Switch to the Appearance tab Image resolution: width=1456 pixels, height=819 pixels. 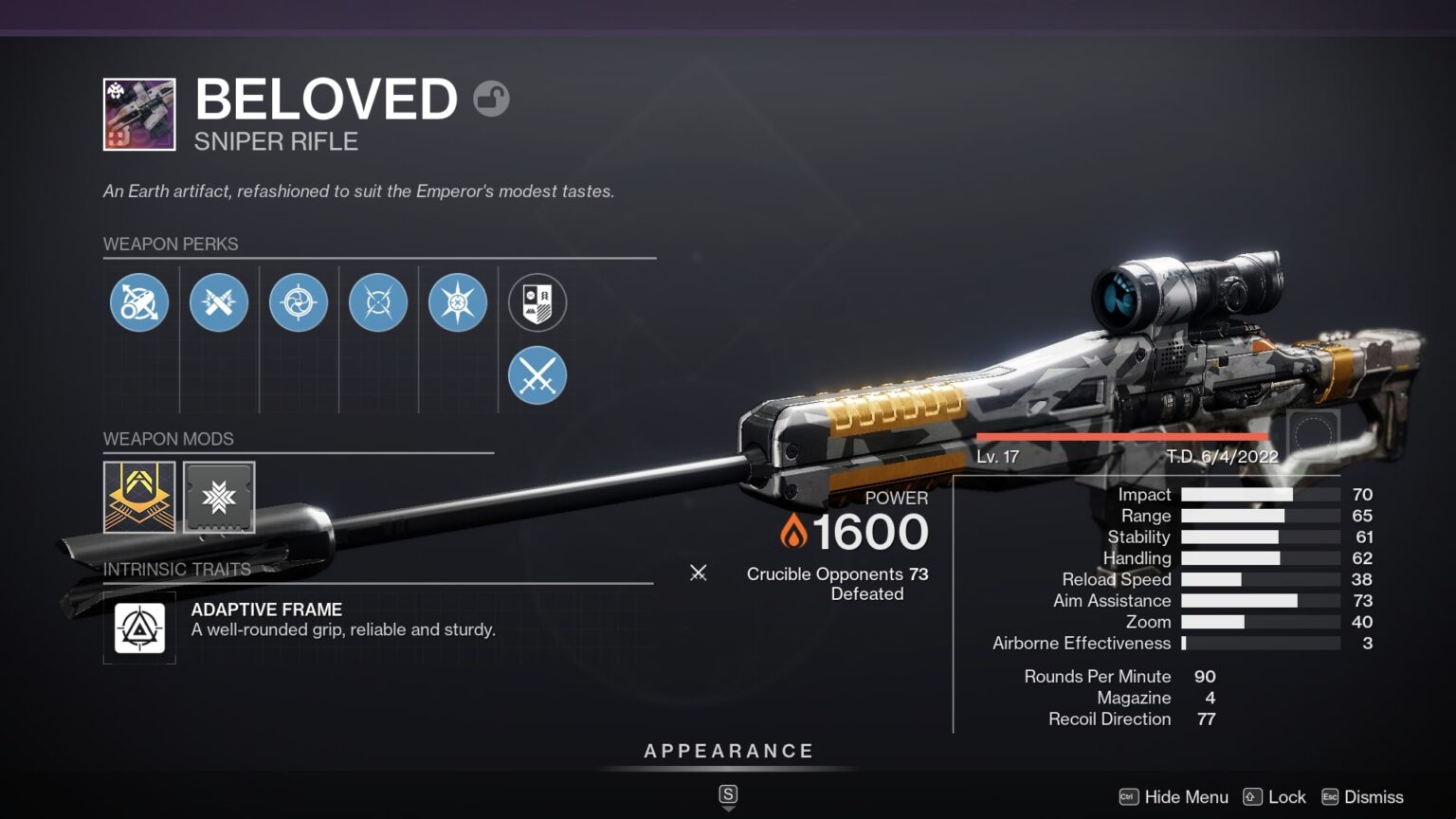coord(728,750)
